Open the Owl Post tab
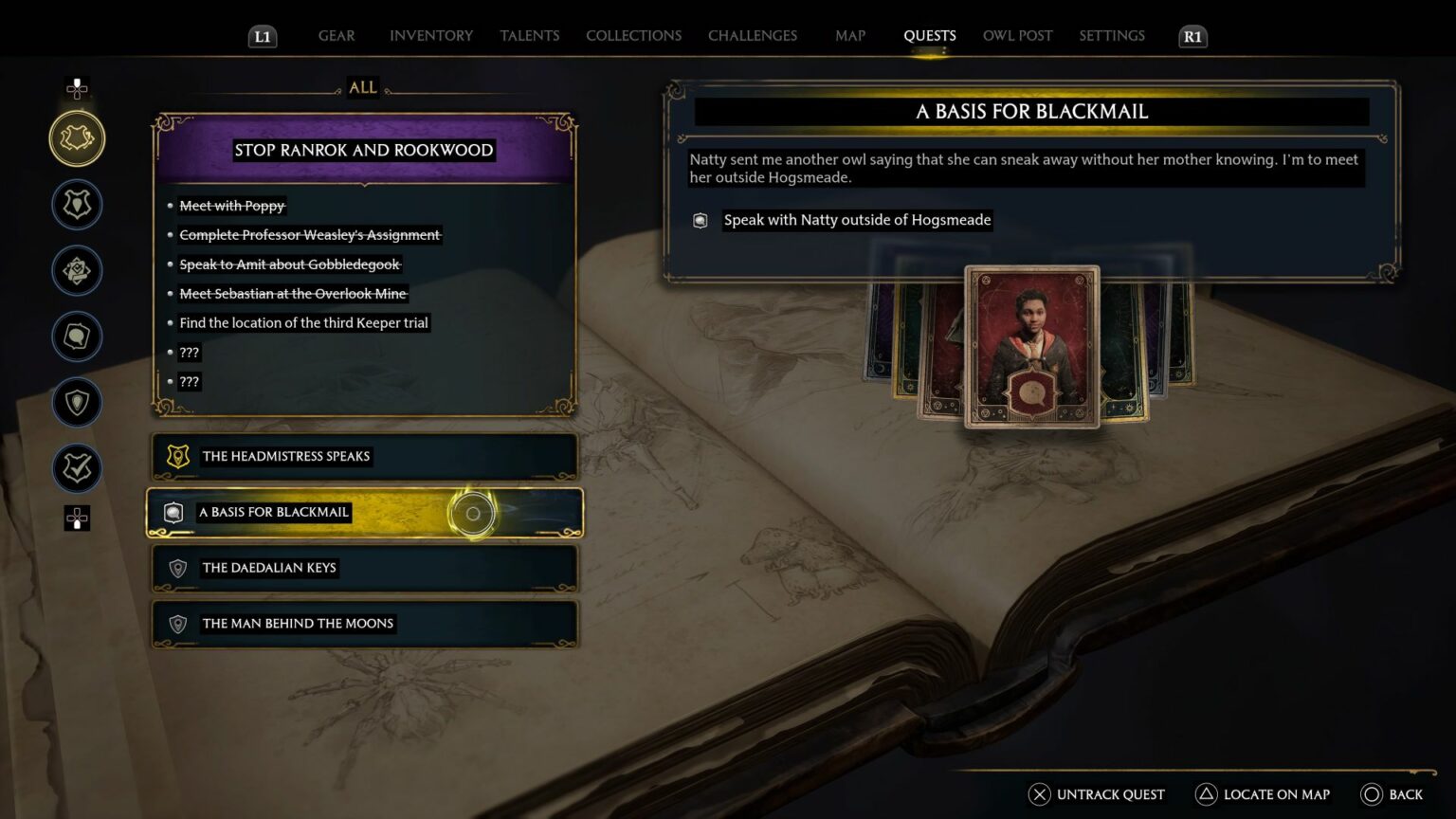Image resolution: width=1456 pixels, height=819 pixels. (x=1017, y=36)
